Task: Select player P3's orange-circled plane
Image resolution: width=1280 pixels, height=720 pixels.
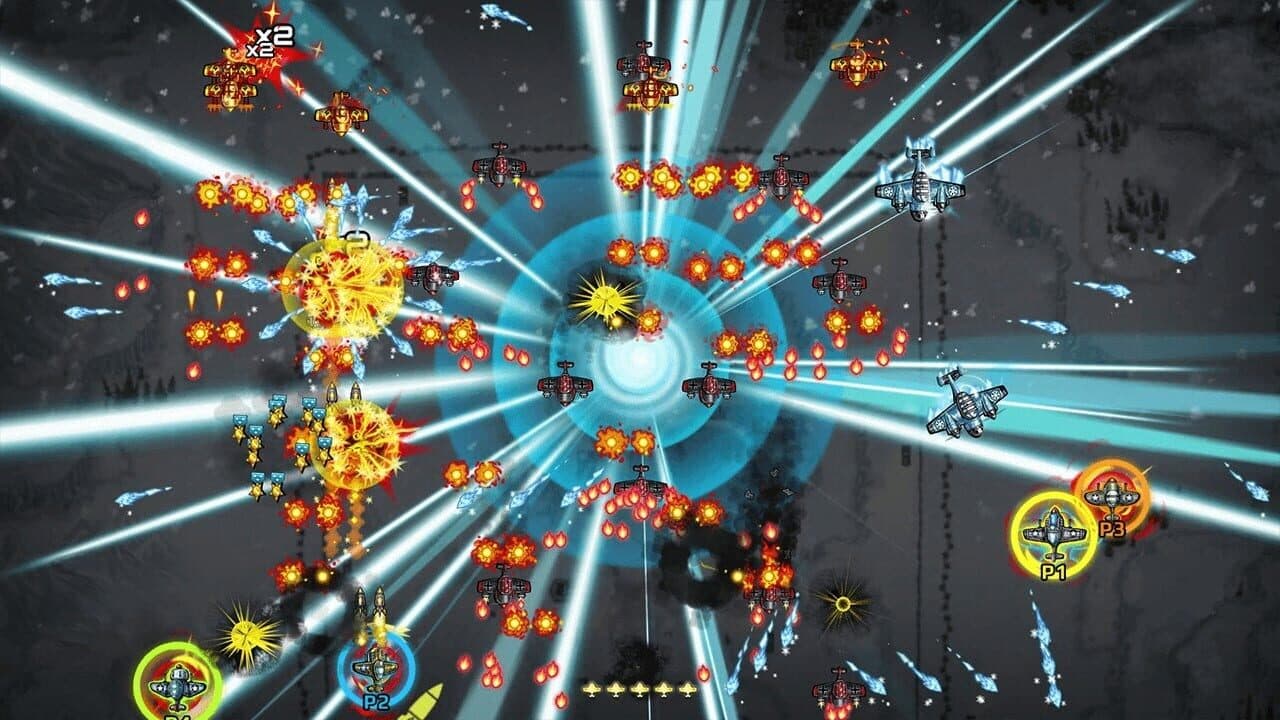Action: point(1110,495)
